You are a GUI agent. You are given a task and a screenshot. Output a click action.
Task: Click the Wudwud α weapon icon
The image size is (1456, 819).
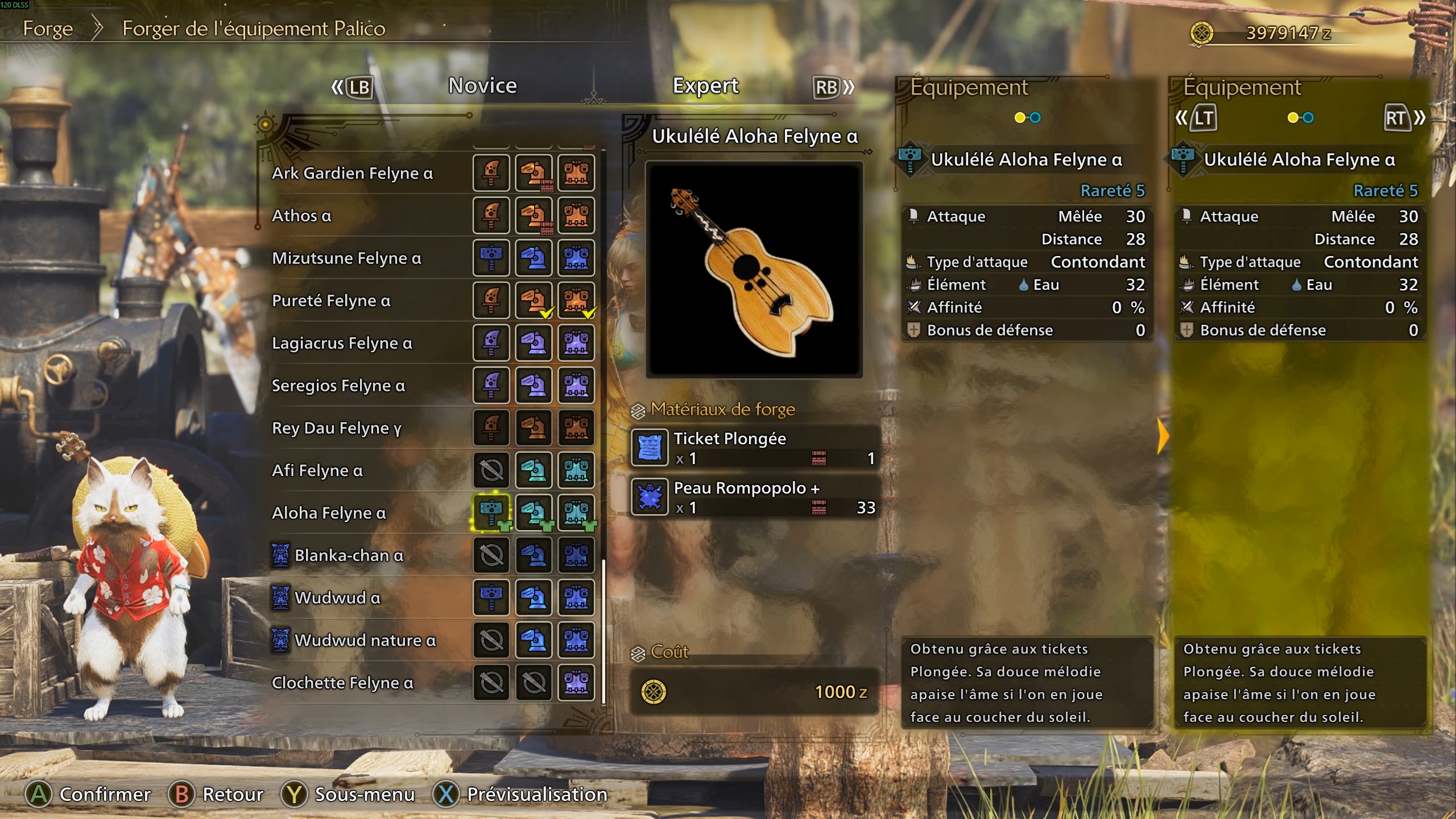491,597
